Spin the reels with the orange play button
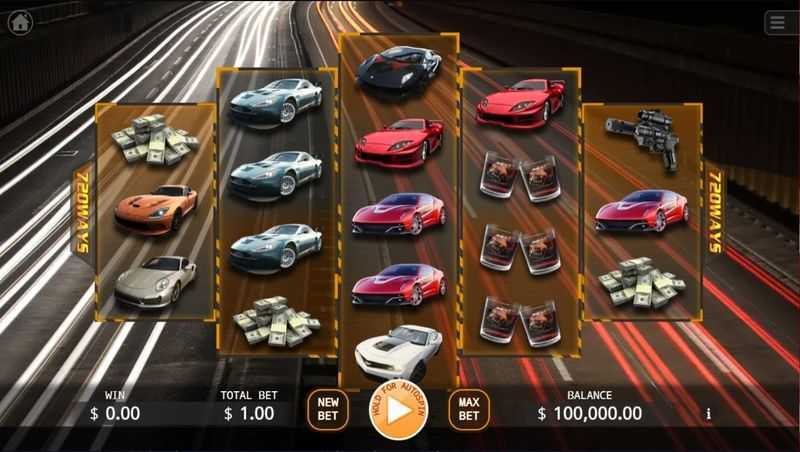800x452 pixels. pos(398,410)
